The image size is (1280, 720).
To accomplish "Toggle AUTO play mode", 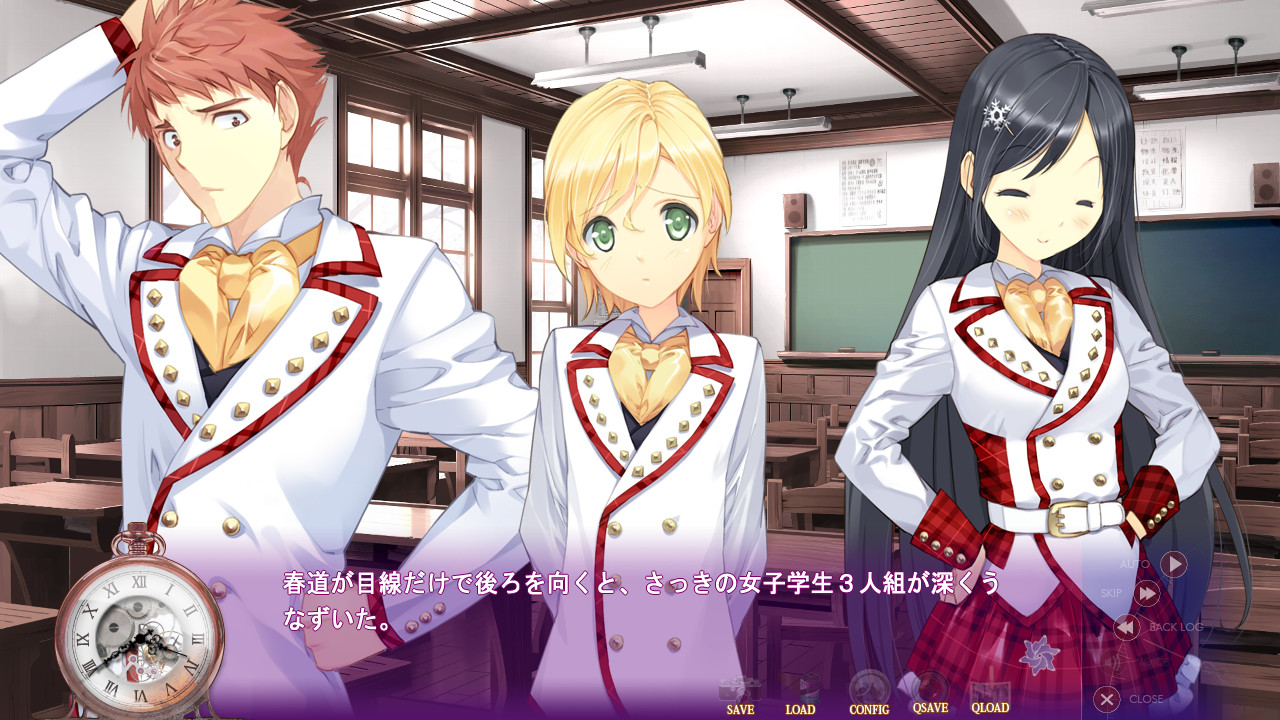I will point(1172,565).
